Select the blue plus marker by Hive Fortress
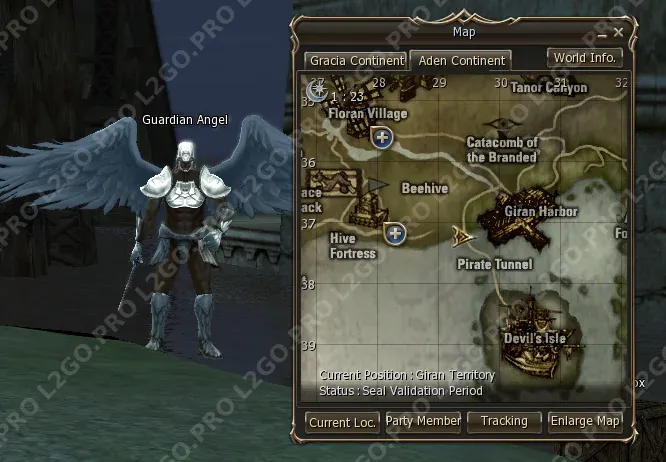The width and height of the screenshot is (666, 462). point(396,234)
